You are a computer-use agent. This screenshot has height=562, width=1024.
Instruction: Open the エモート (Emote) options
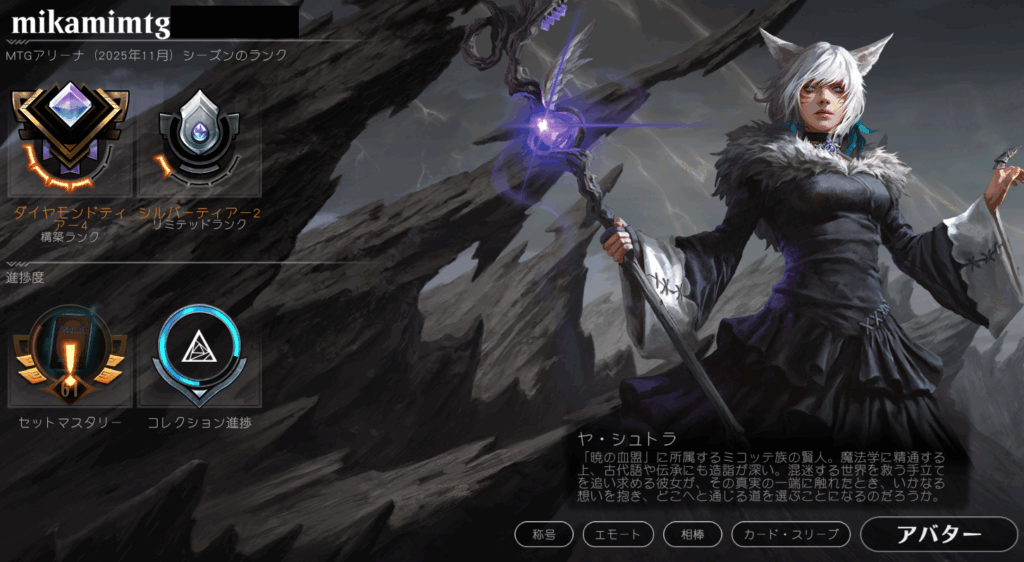pos(617,535)
